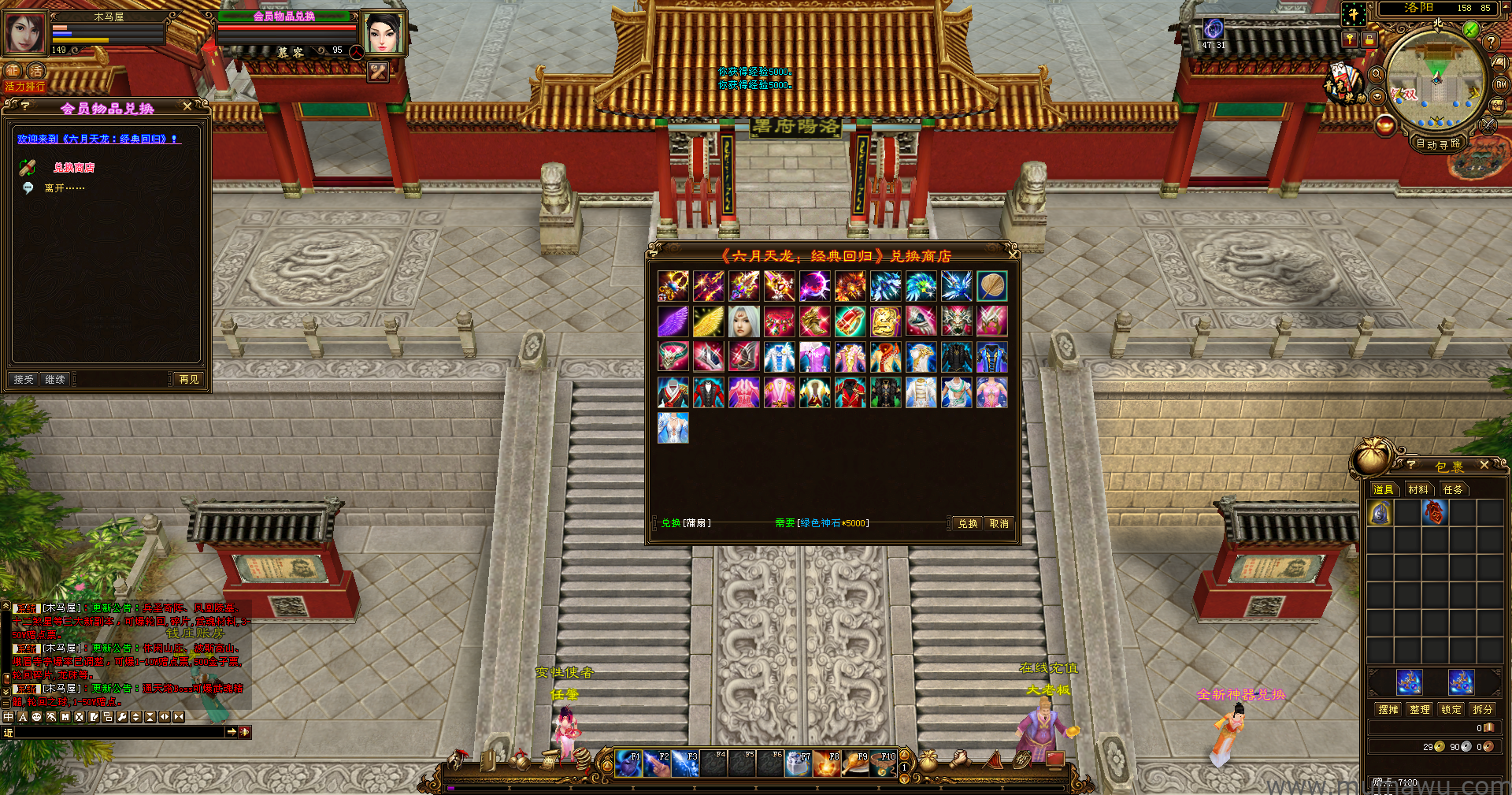This screenshot has height=795, width=1512.
Task: Select the red gem ring item
Action: pyautogui.click(x=850, y=321)
